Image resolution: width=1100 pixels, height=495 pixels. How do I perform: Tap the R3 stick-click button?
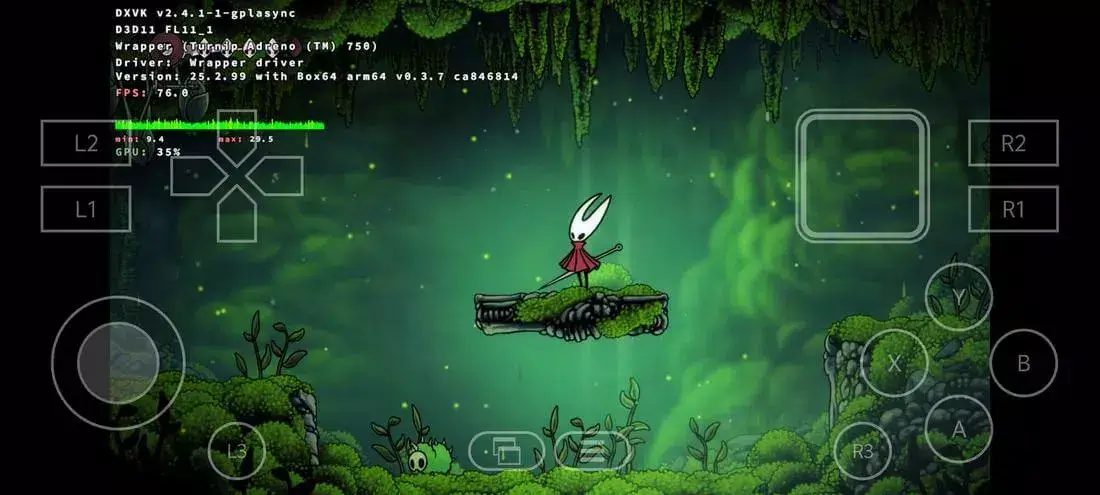tap(862, 451)
